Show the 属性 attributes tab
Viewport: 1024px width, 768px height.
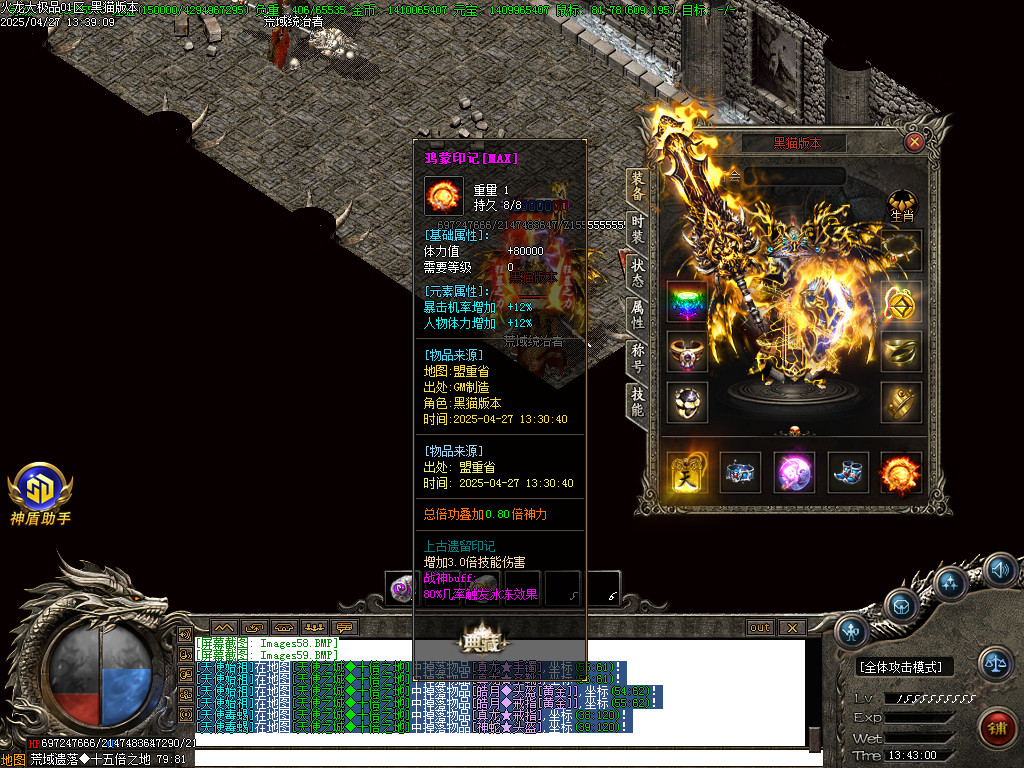click(x=638, y=316)
